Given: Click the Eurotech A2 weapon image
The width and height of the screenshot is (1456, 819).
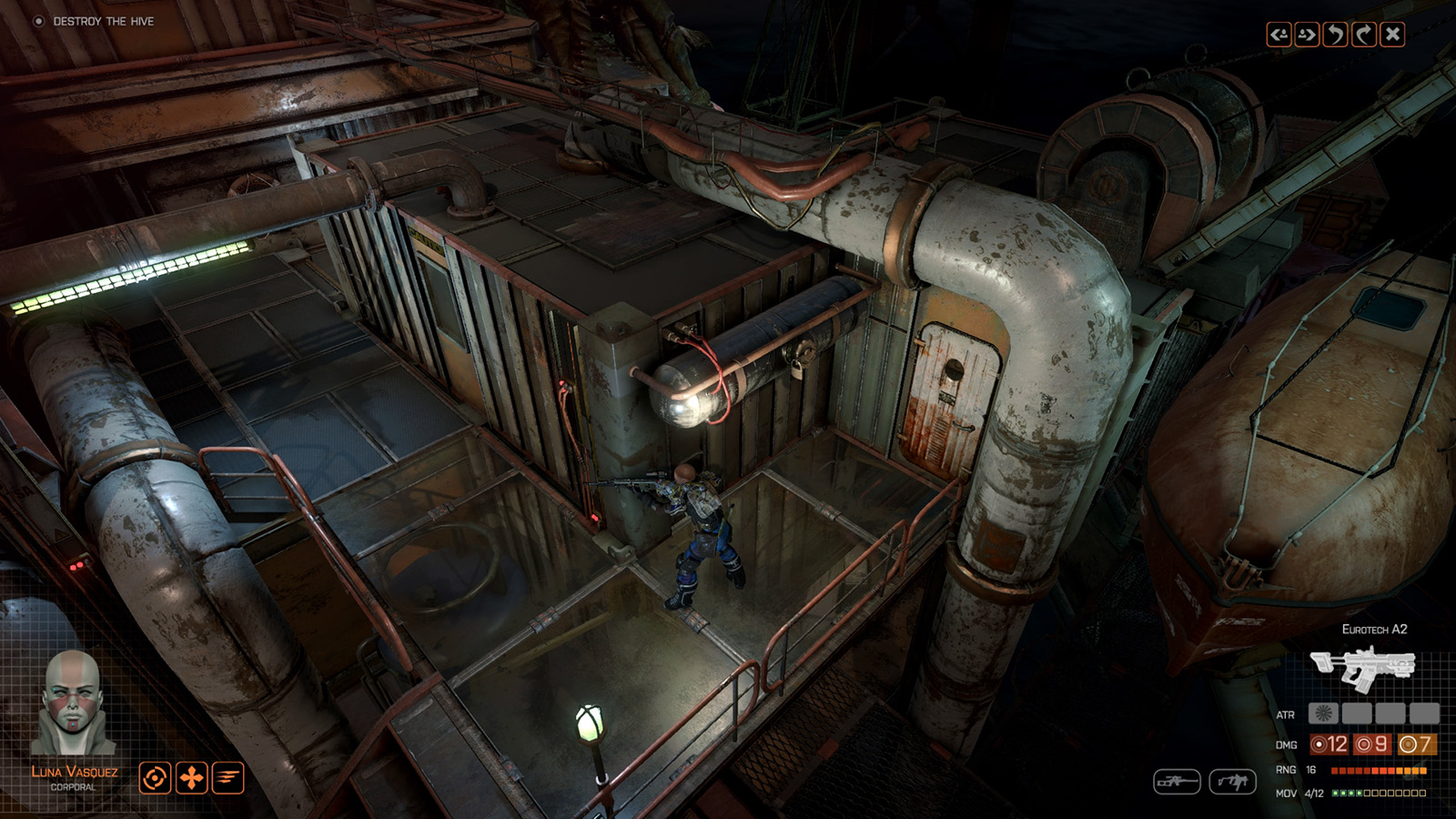Looking at the screenshot, I should [x=1362, y=667].
